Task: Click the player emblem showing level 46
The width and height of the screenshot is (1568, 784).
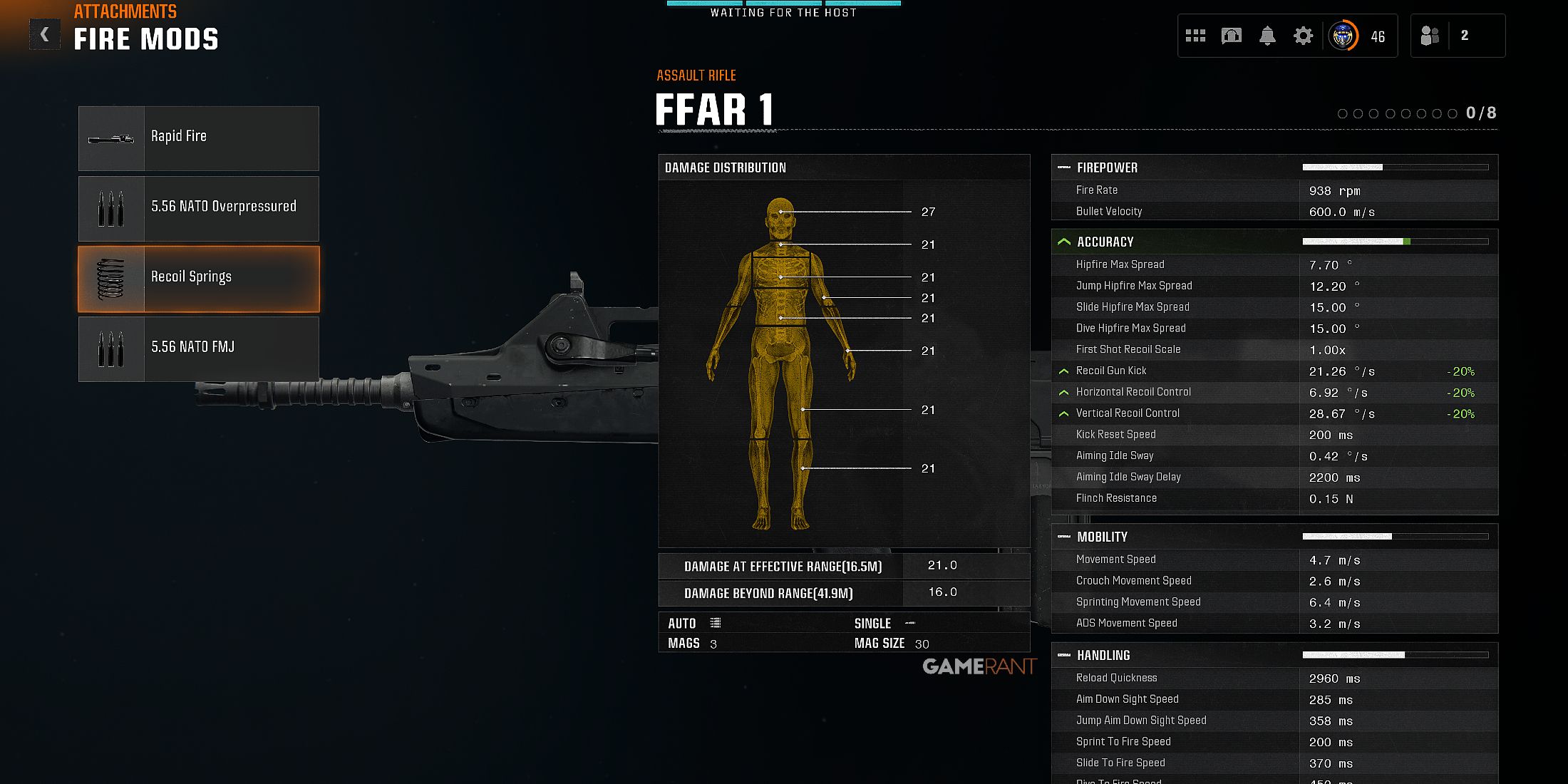Action: (x=1344, y=35)
